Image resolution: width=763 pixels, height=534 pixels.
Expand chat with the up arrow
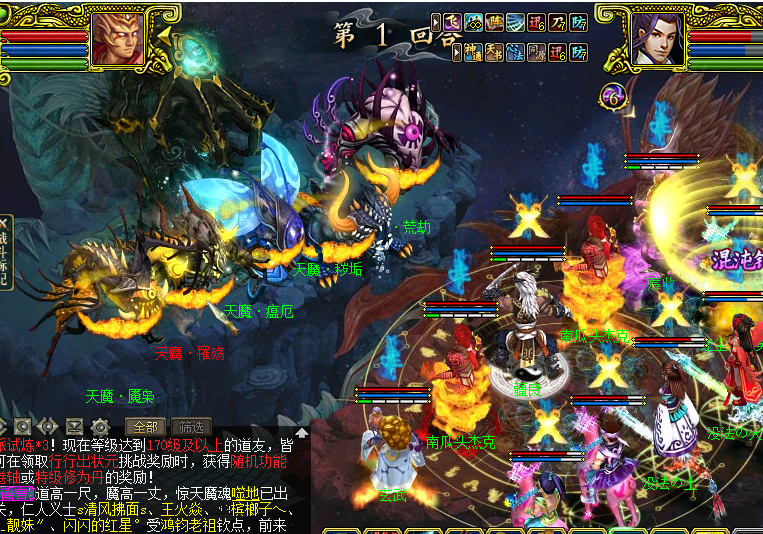pyautogui.click(x=302, y=432)
